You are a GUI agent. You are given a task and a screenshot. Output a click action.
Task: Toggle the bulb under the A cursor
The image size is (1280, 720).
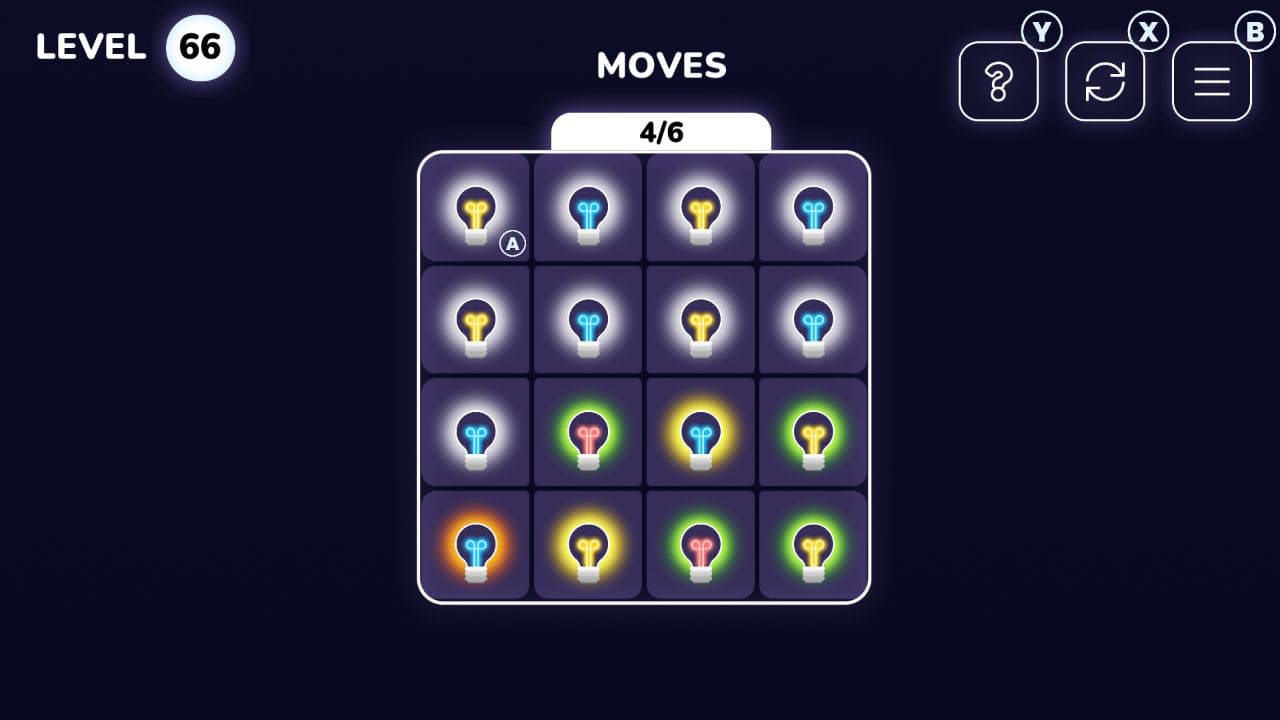point(474,210)
